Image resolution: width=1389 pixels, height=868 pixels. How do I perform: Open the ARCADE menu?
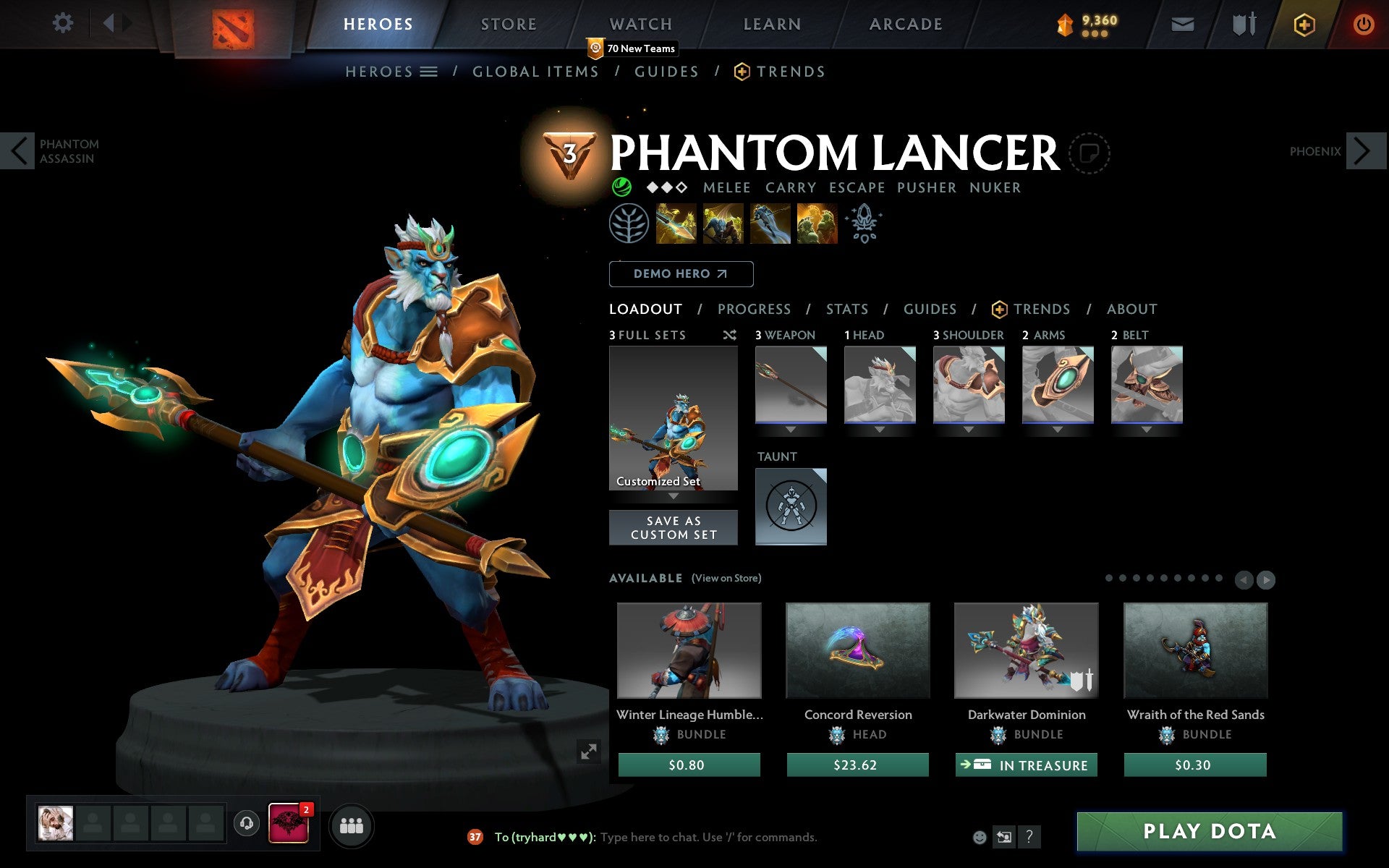[904, 24]
